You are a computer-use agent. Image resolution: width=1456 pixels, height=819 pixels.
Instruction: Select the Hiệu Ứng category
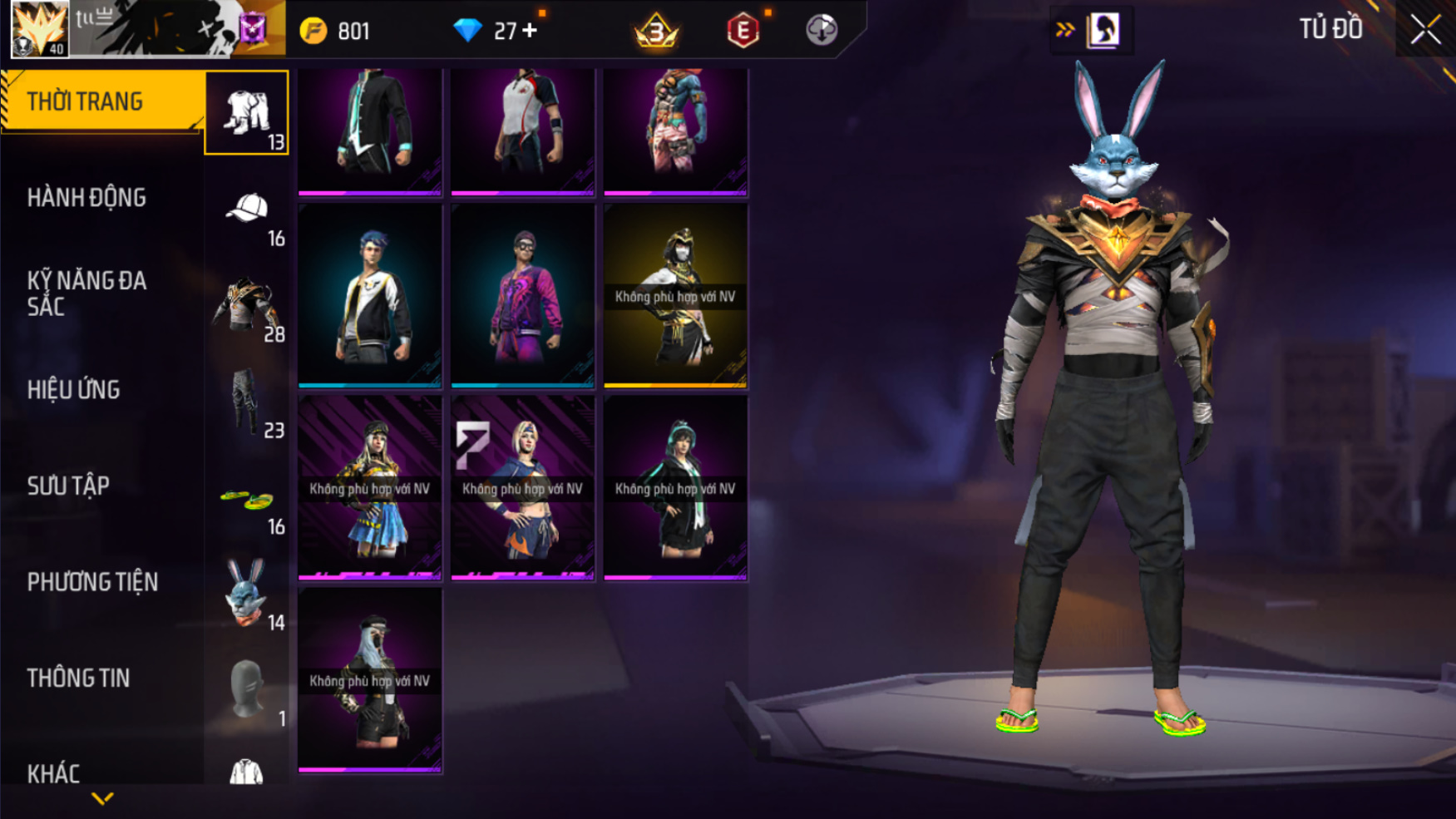click(73, 390)
